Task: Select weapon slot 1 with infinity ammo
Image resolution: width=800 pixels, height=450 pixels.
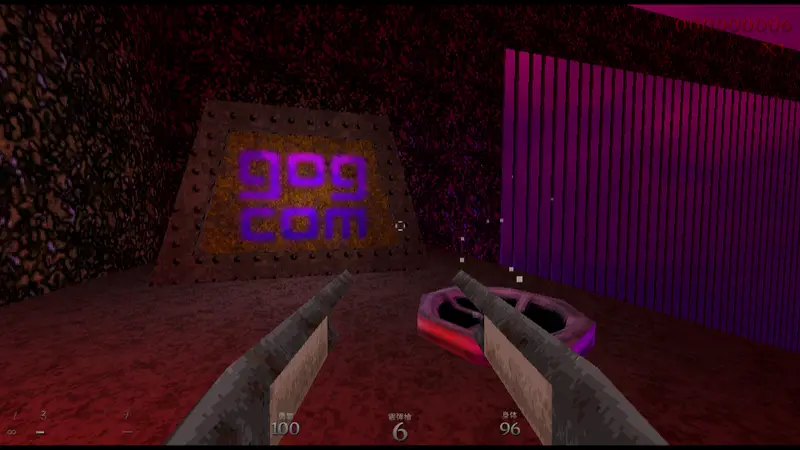Action: 13,424
